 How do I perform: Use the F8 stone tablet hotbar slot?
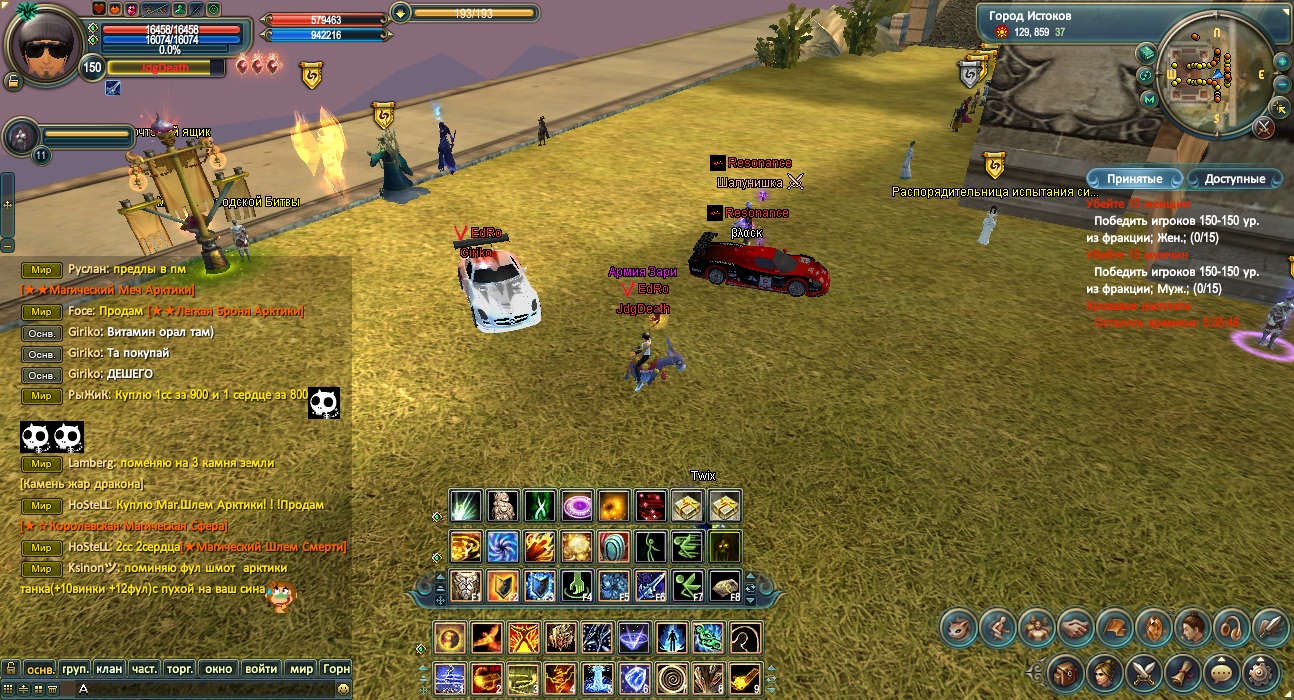click(725, 585)
